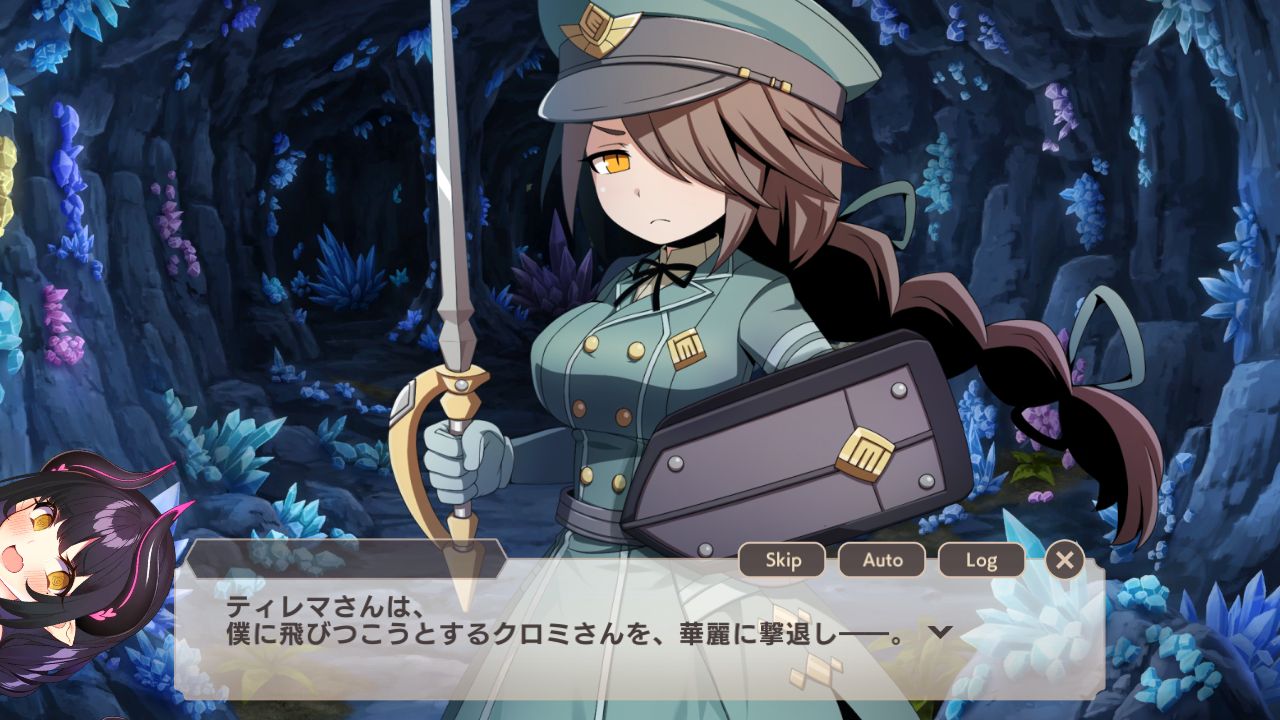Skip the dialogue with the Skip button
The width and height of the screenshot is (1280, 720).
[782, 560]
